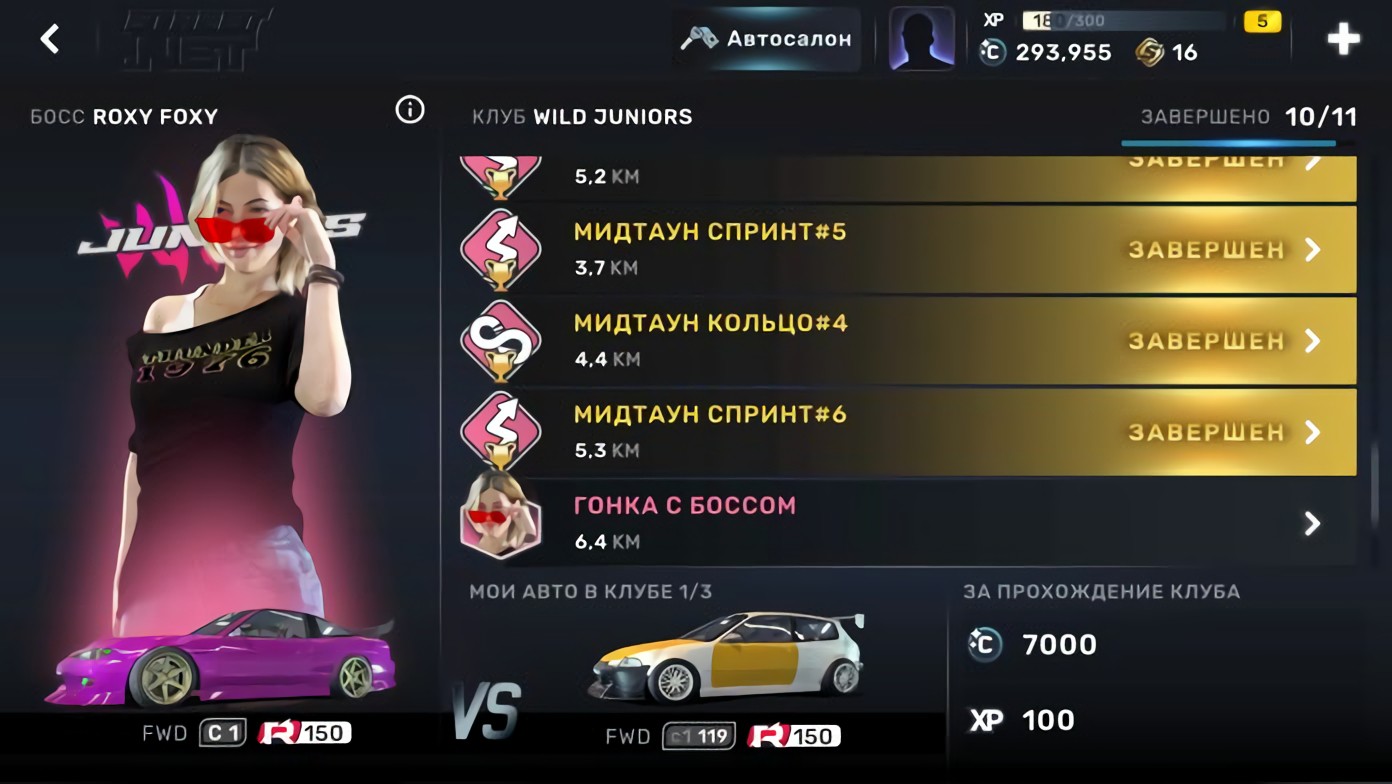Open the club info via the (i) icon
The width and height of the screenshot is (1392, 784).
pos(409,111)
